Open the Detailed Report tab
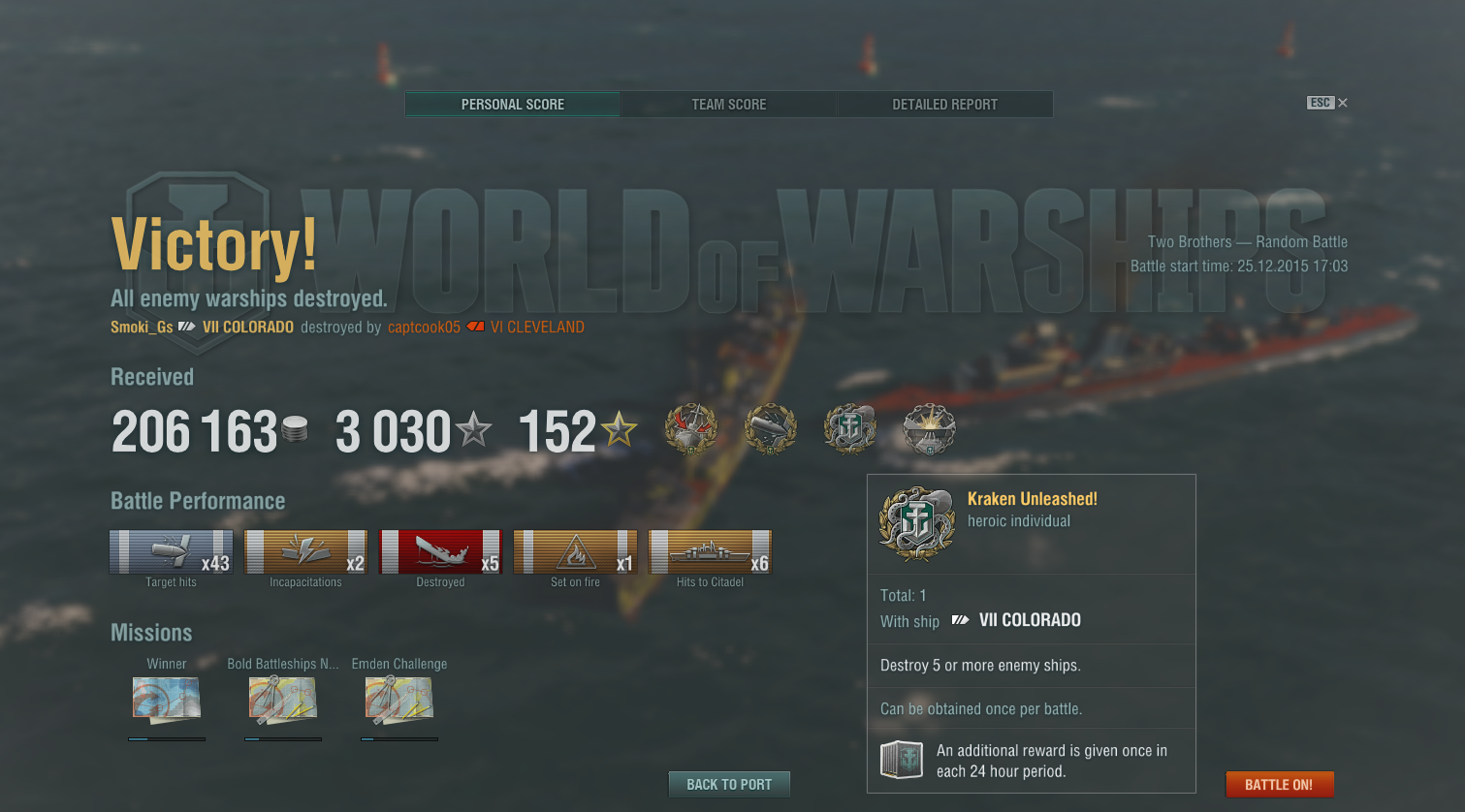The width and height of the screenshot is (1465, 812). (944, 105)
